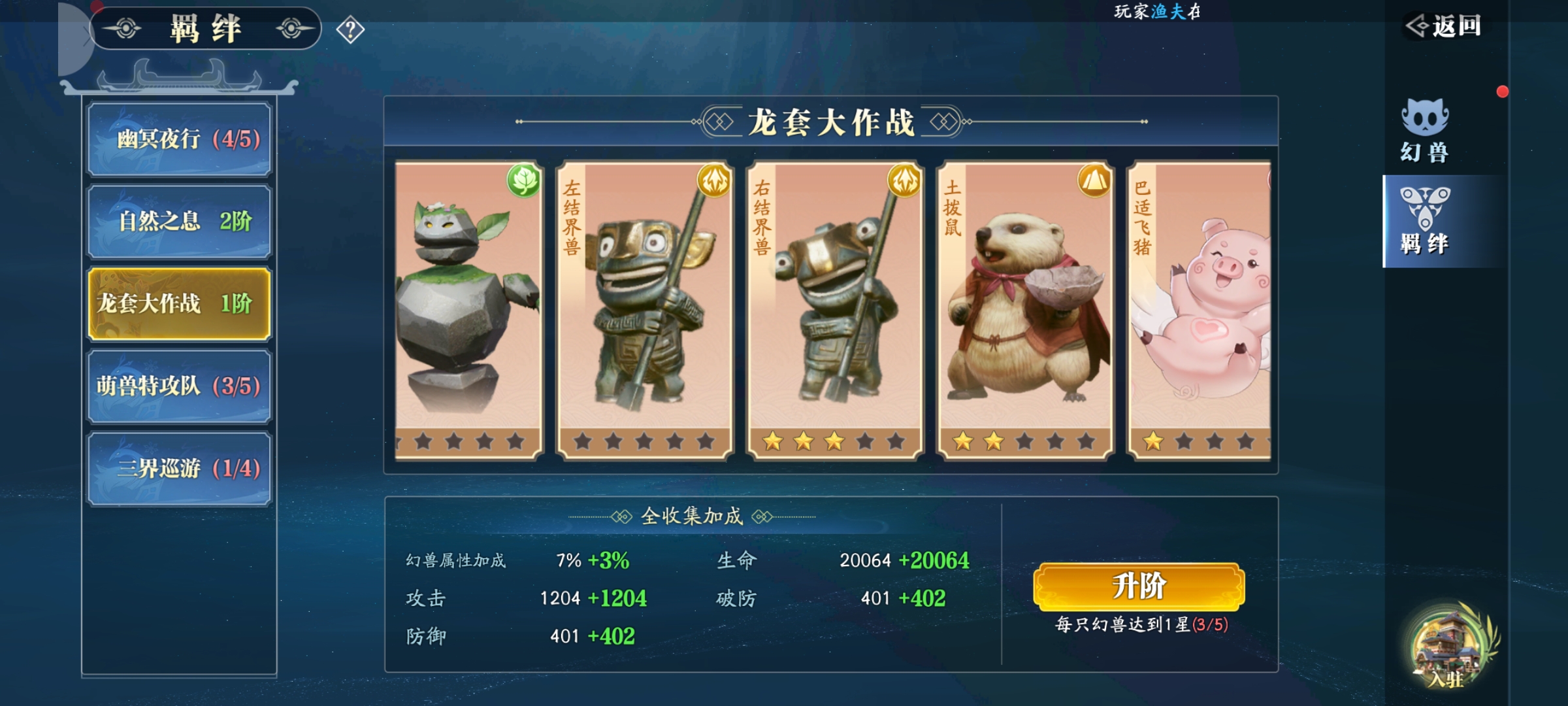Open the 巴适飞猪 pig card
Screen dimensions: 1568x706
click(1201, 311)
